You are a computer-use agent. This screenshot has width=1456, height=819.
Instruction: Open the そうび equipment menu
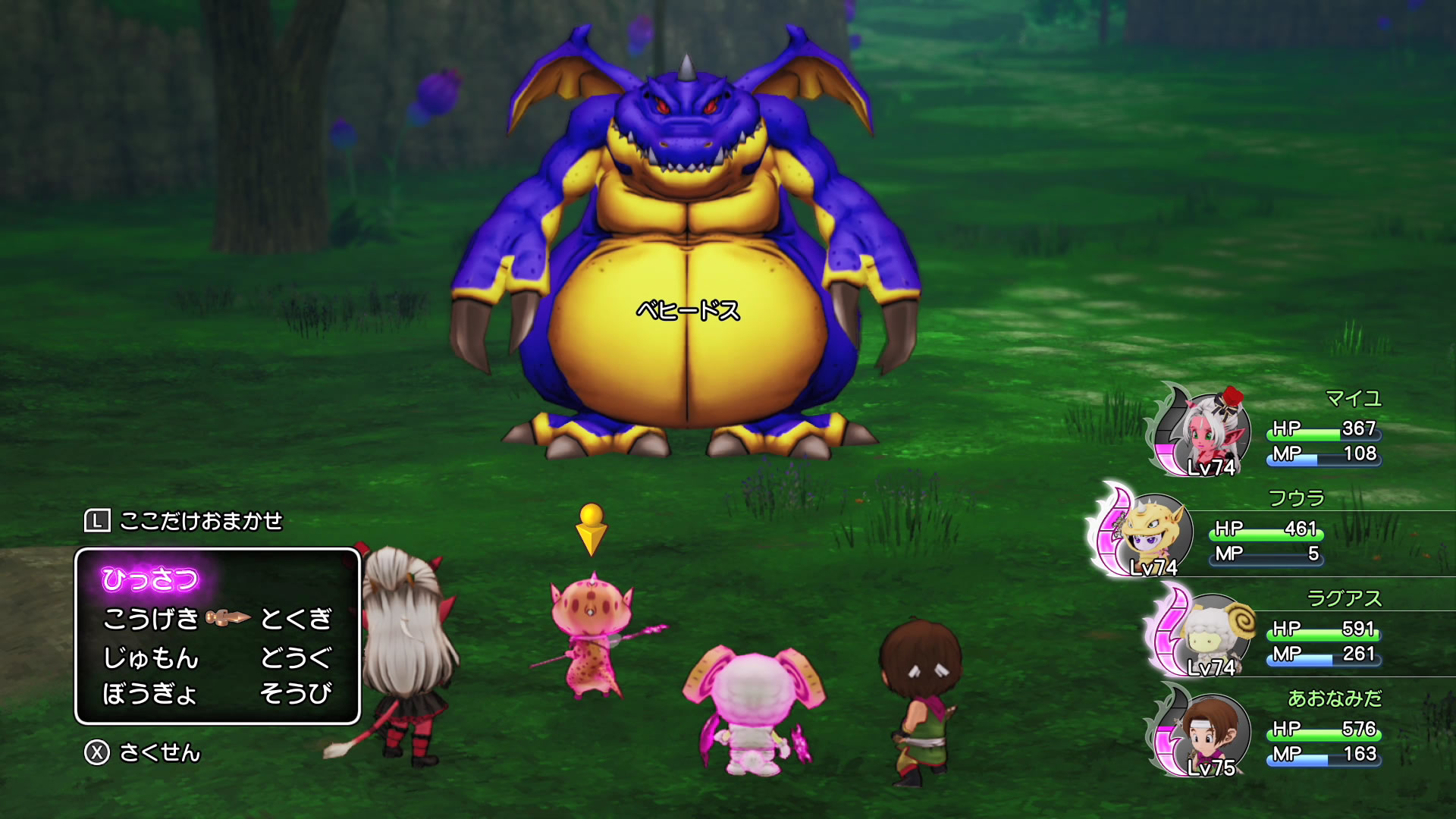coord(296,693)
